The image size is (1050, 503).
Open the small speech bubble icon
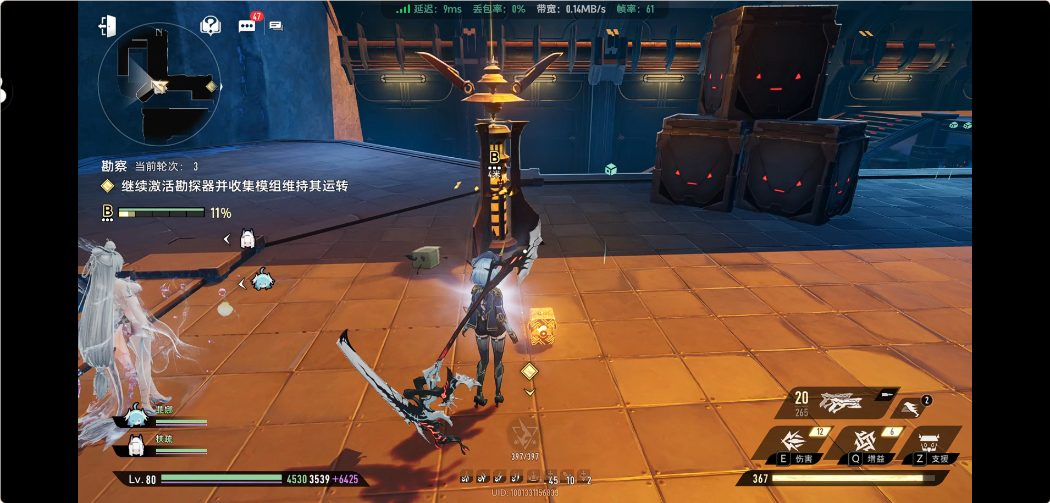pos(276,26)
